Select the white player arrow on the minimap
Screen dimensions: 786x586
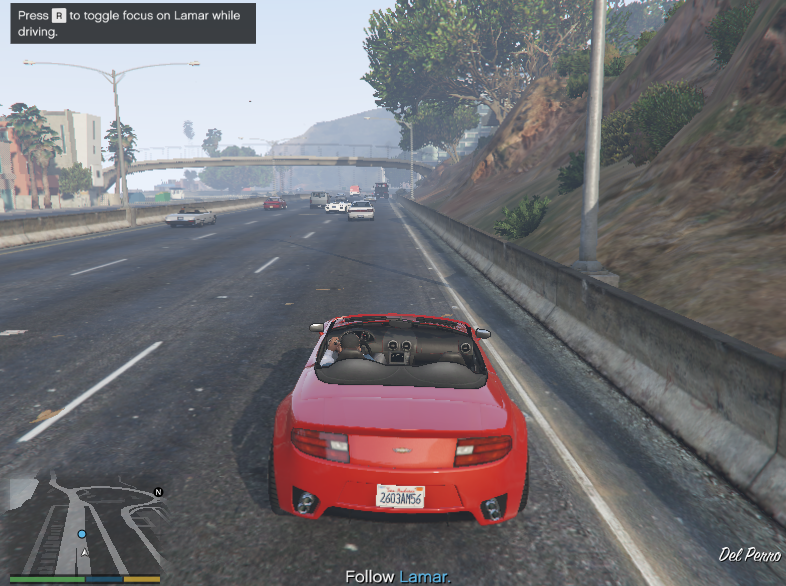click(x=85, y=552)
